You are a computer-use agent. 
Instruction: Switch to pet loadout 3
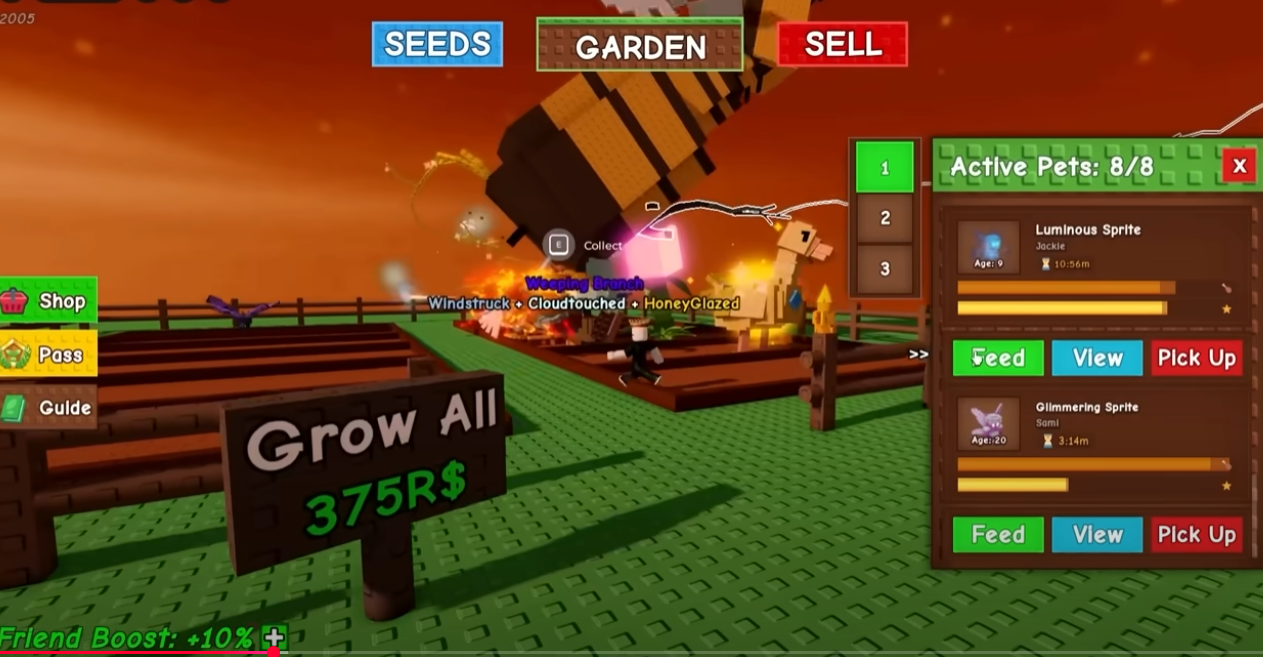click(884, 269)
